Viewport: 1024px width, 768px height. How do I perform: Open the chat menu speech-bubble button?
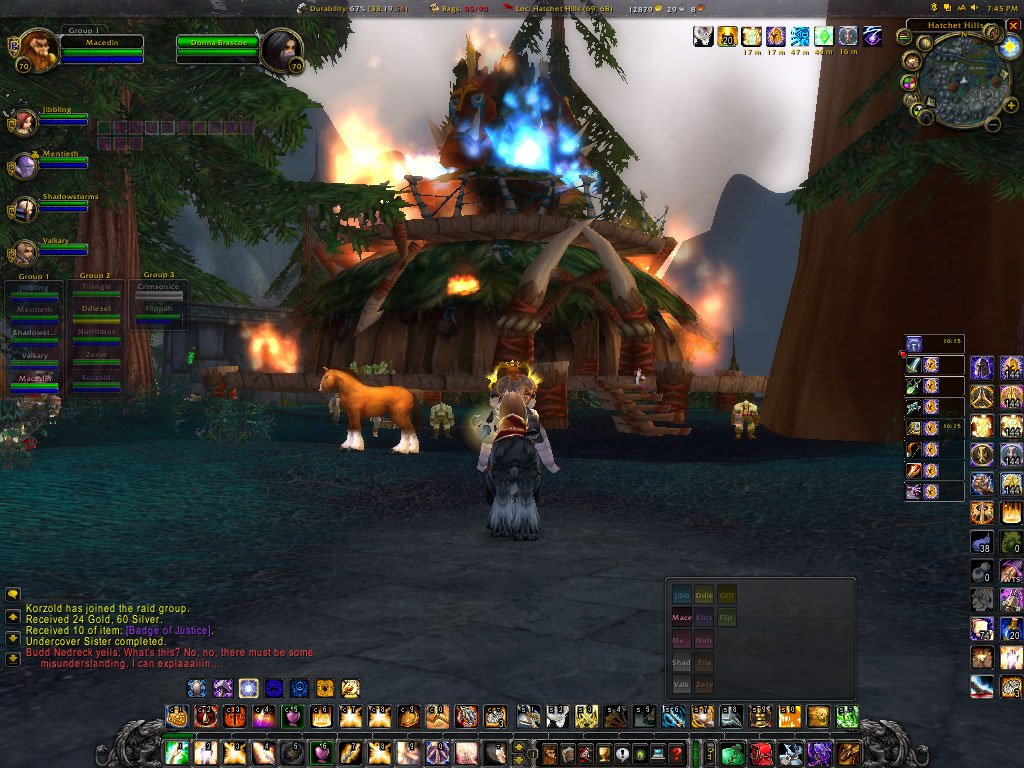[13, 594]
